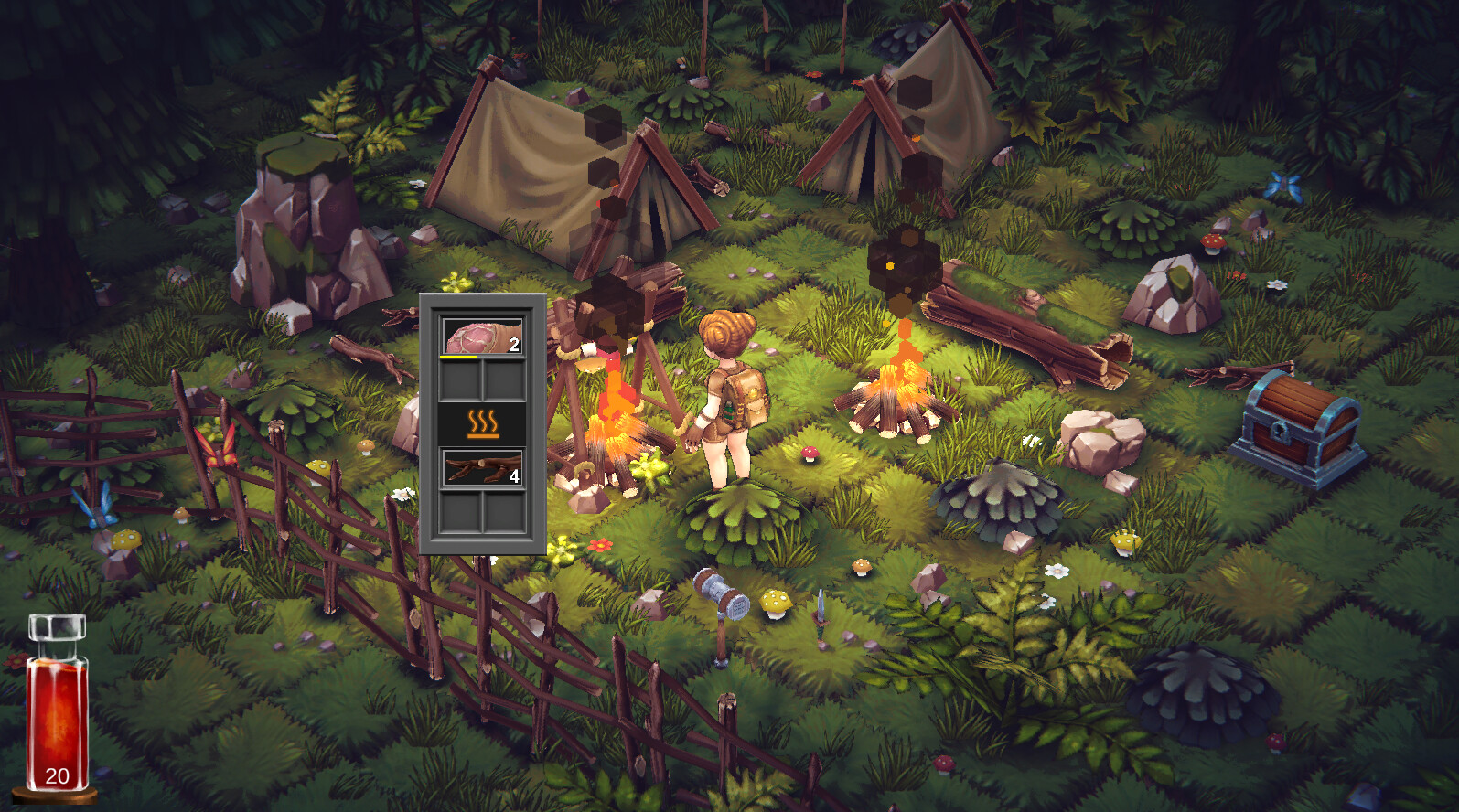Click the glowing heat vent icon on the panel
The image size is (1459, 812).
(482, 422)
